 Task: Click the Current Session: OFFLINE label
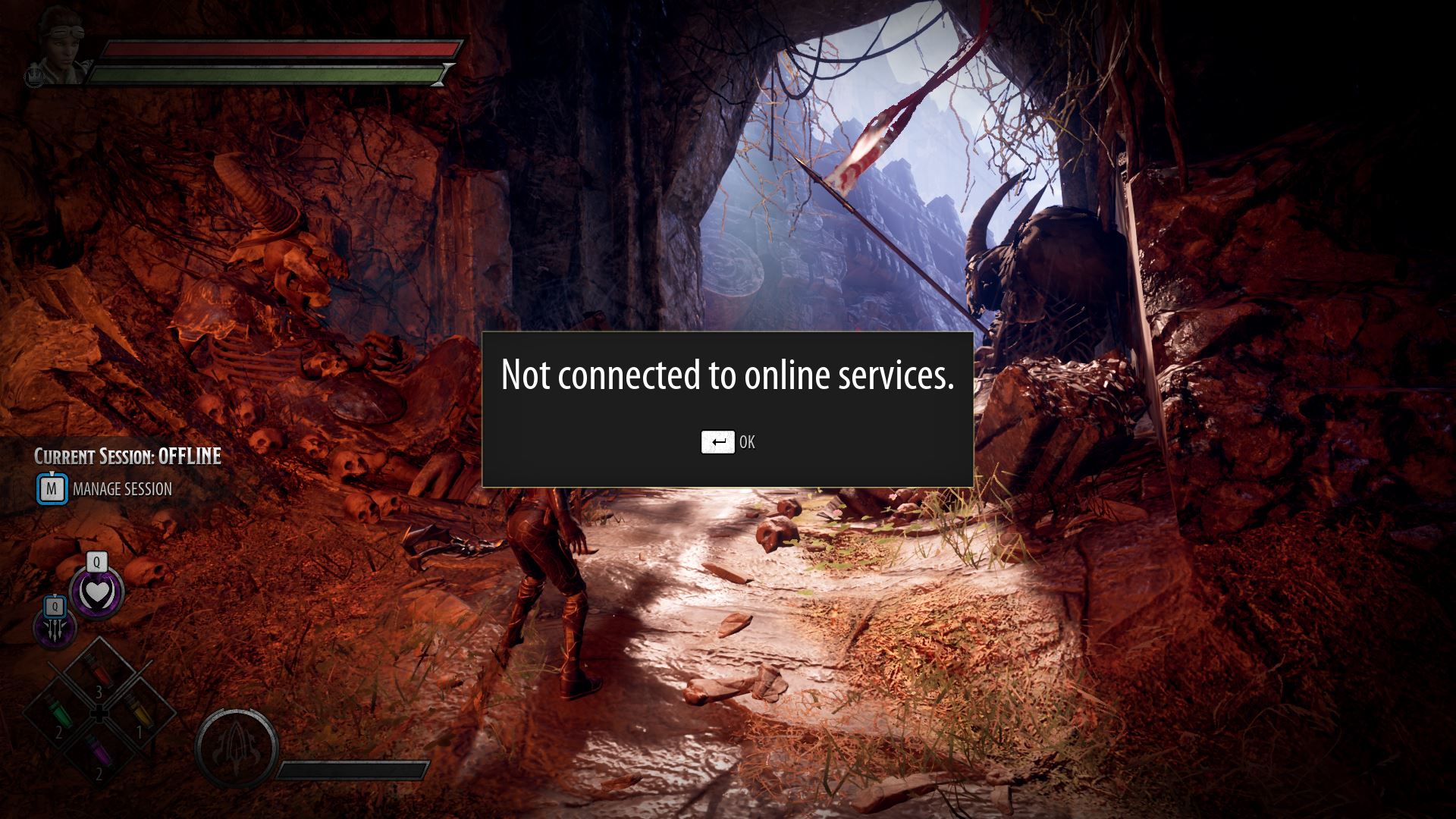pos(127,457)
